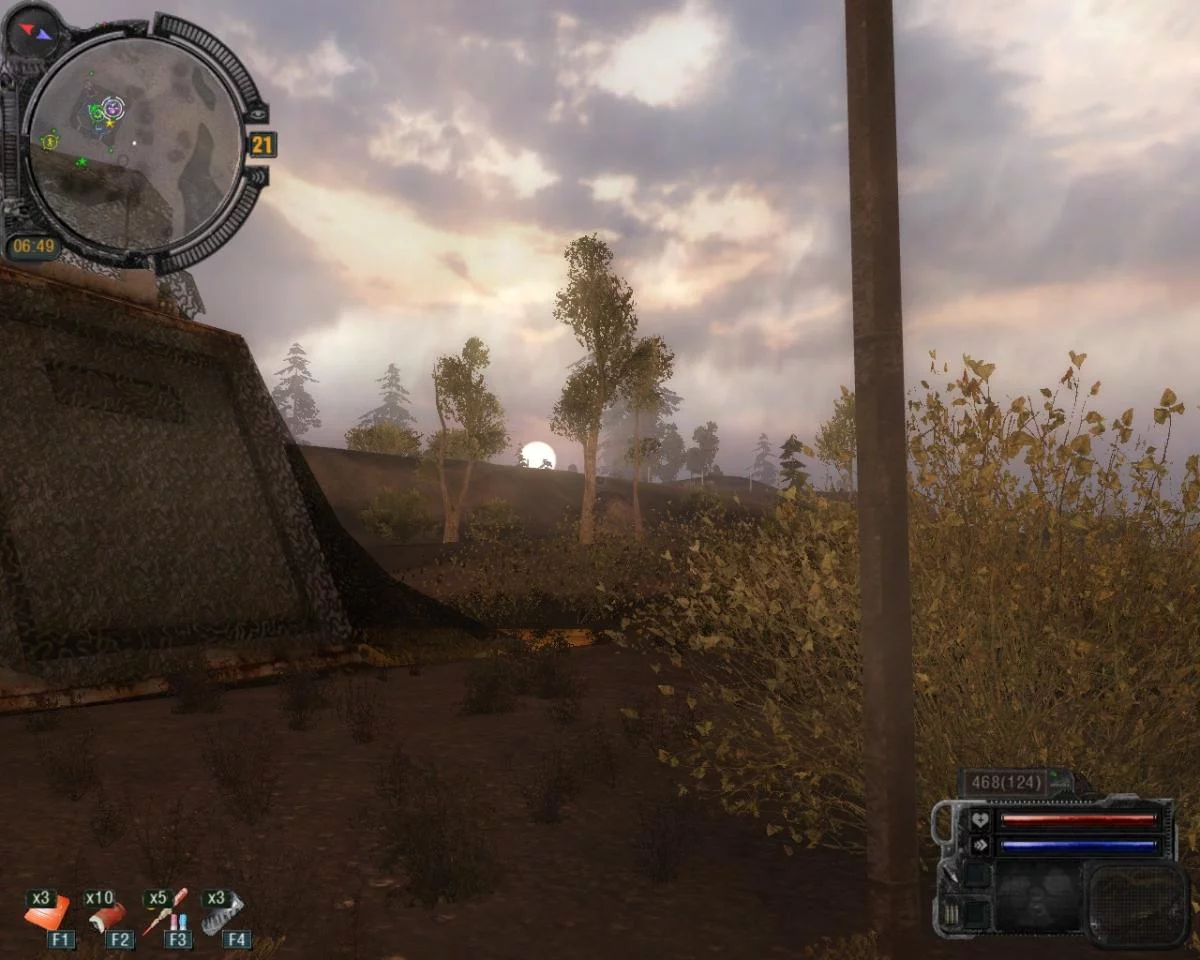Use the orange medkit in quick slot F1
1200x960 pixels.
point(47,912)
